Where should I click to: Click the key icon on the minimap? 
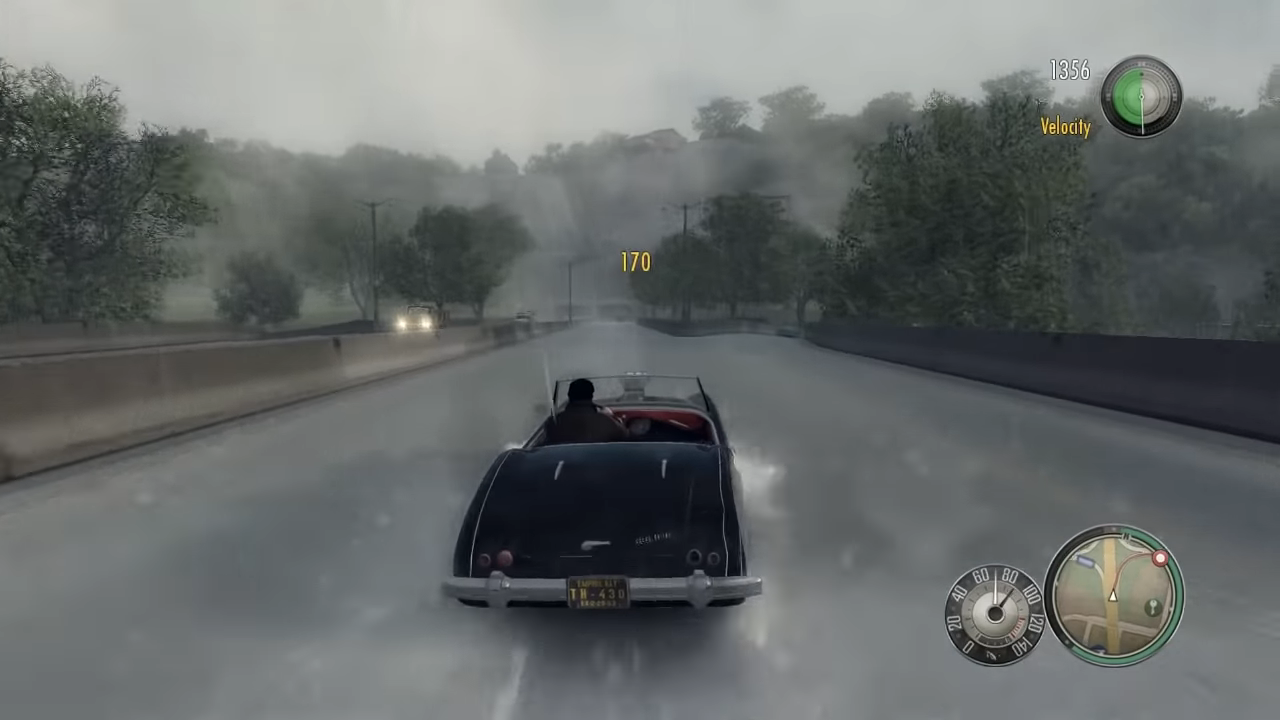pos(1152,607)
